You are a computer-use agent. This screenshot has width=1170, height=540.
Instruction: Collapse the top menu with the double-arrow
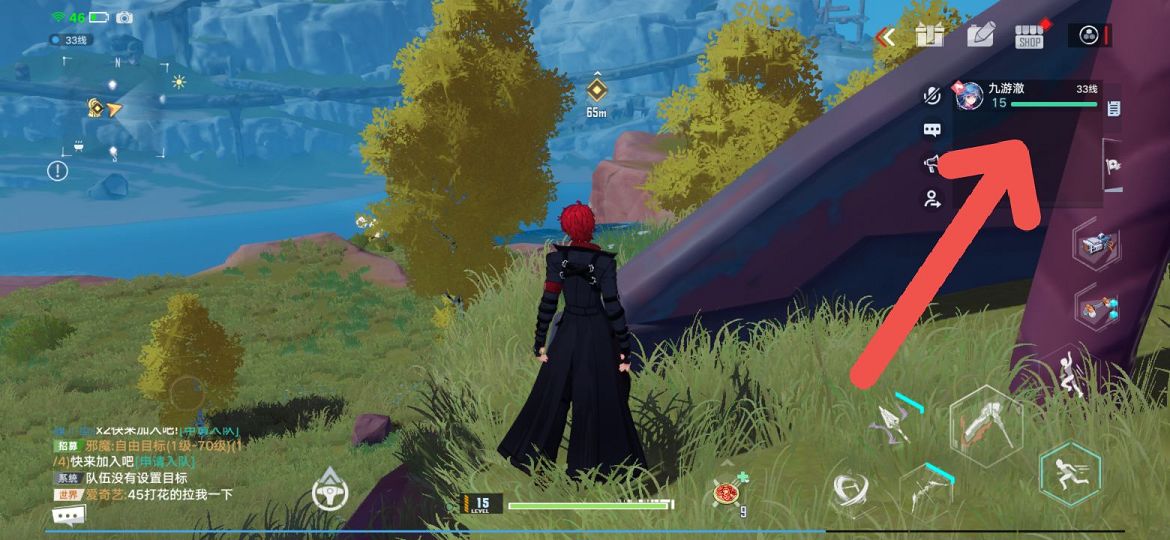885,37
